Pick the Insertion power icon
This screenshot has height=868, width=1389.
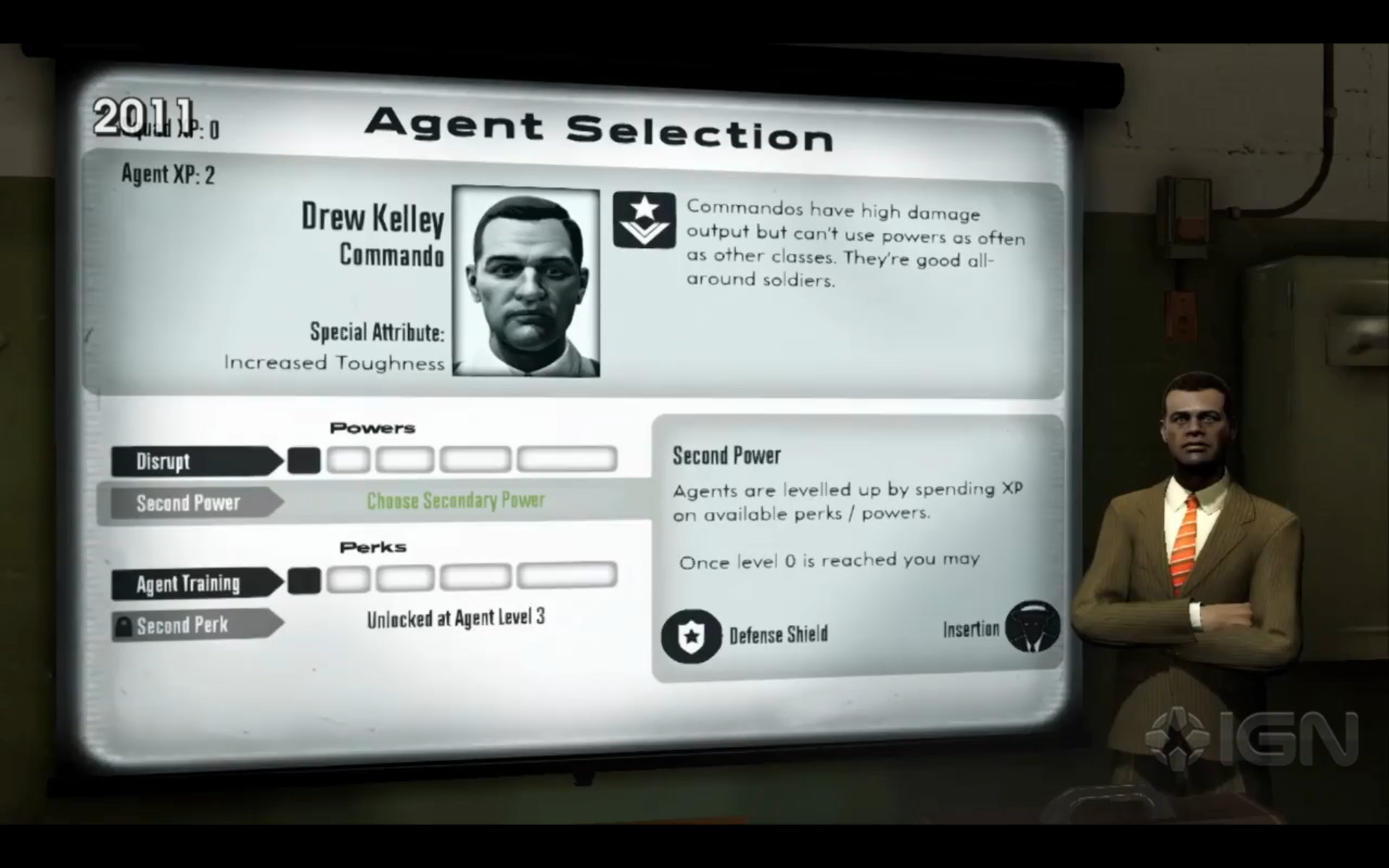click(x=1032, y=627)
